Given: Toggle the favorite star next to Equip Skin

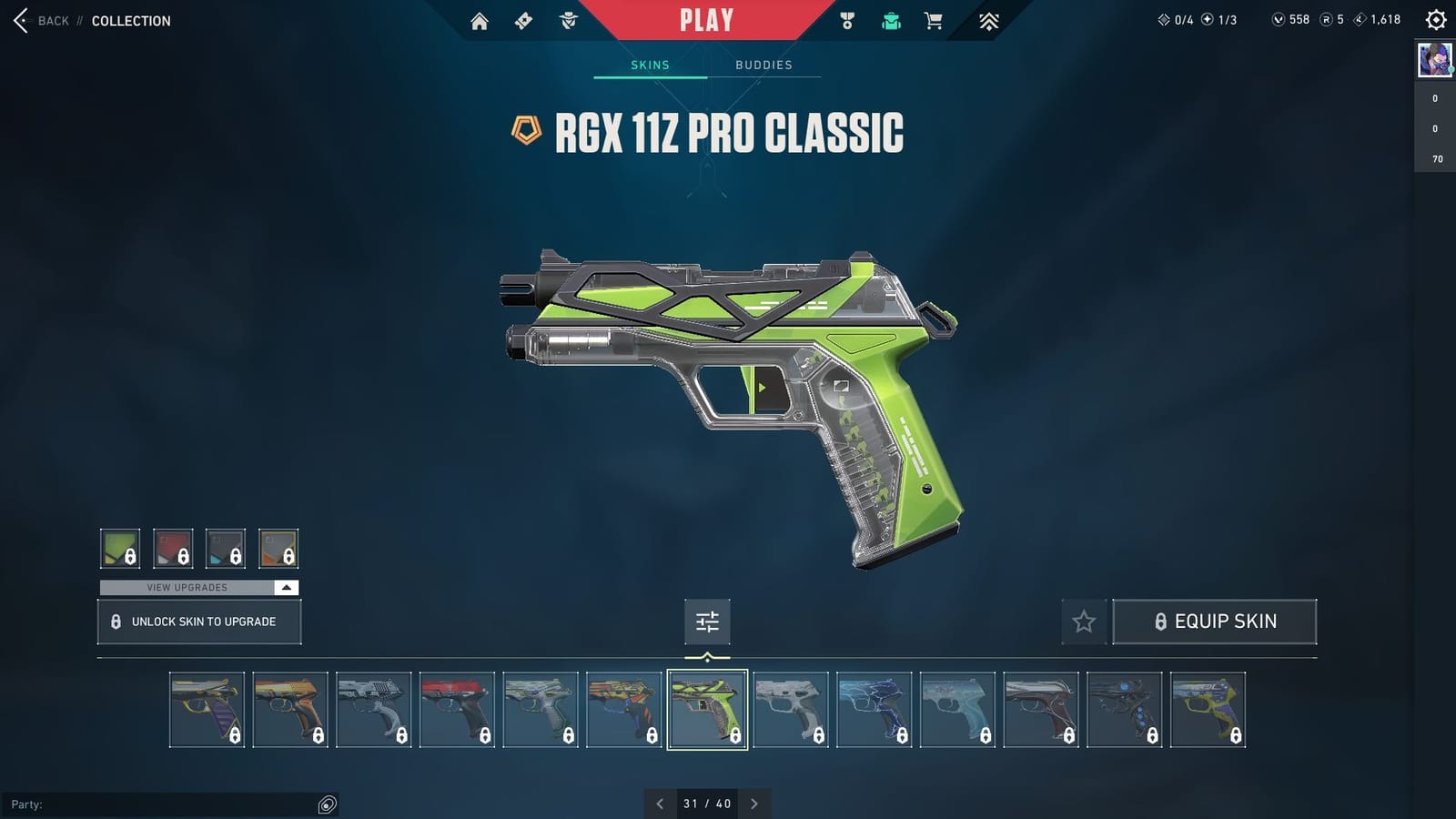Looking at the screenshot, I should [x=1083, y=622].
